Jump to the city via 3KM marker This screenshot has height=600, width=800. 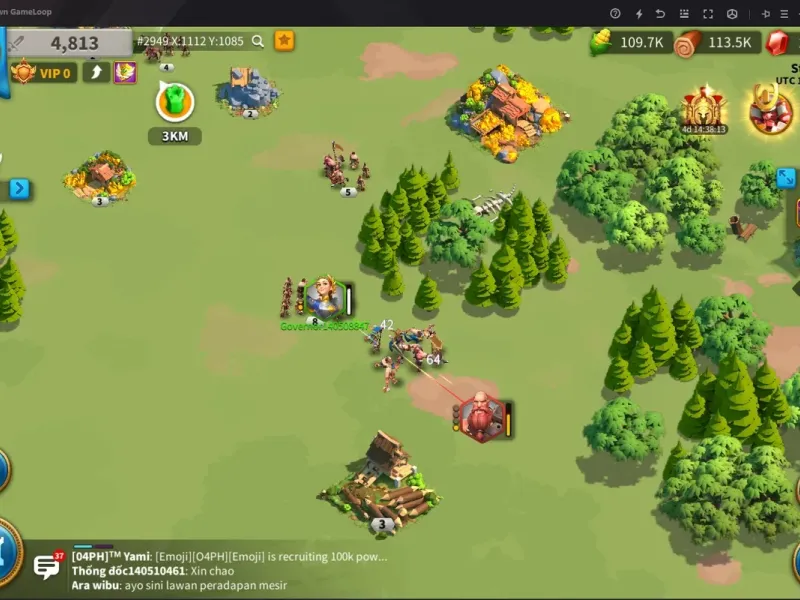175,103
